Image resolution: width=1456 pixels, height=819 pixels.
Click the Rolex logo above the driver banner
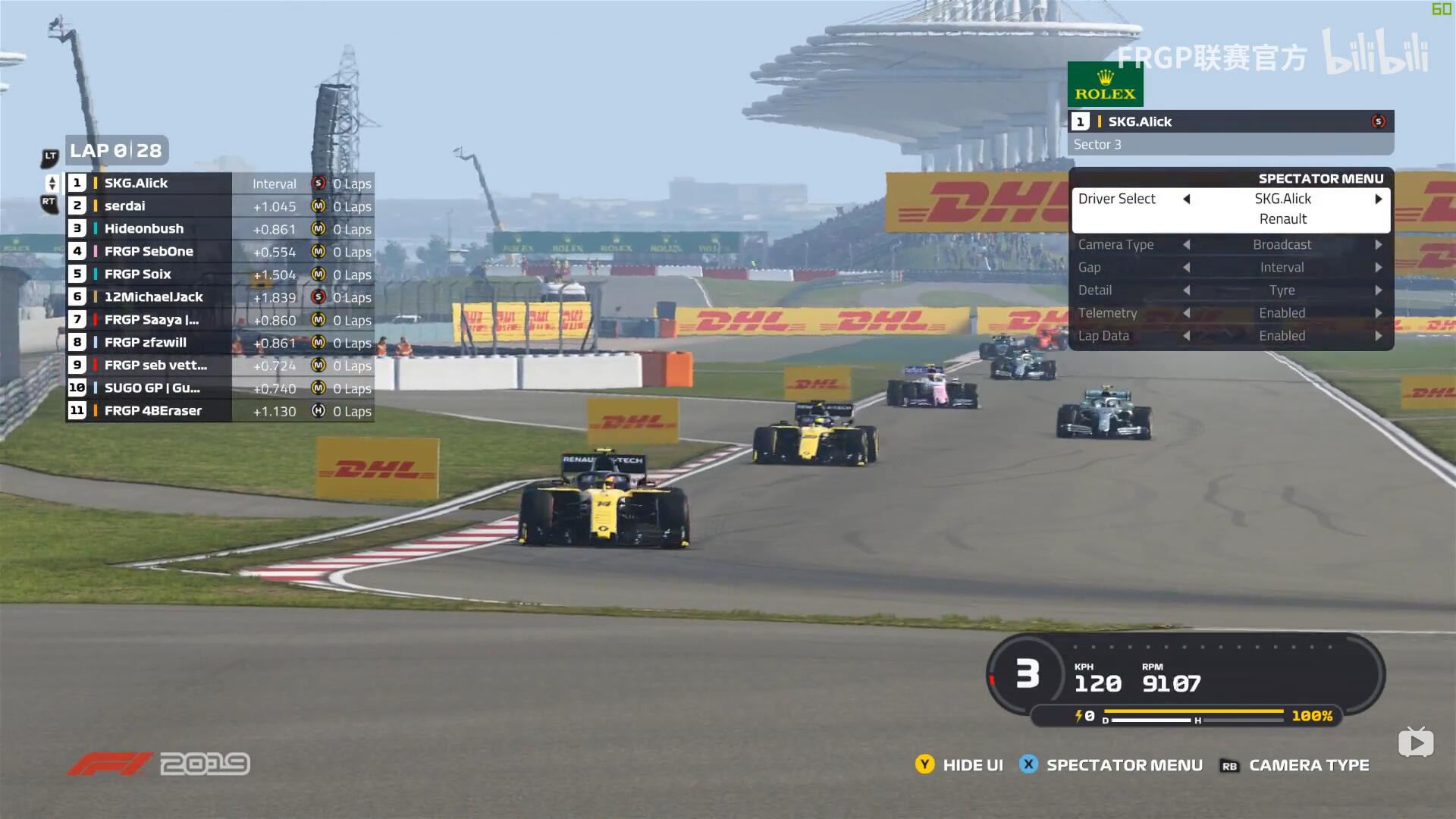1104,83
